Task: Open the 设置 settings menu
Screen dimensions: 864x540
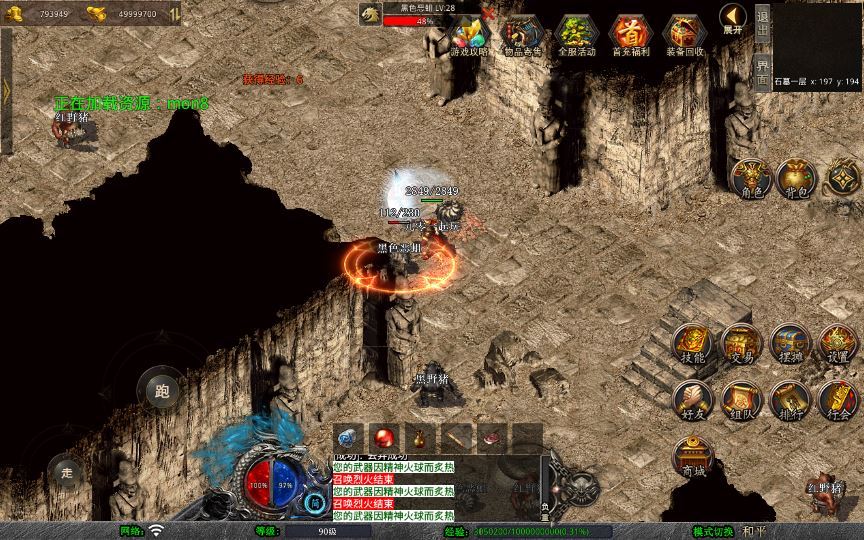Action: pyautogui.click(x=838, y=344)
